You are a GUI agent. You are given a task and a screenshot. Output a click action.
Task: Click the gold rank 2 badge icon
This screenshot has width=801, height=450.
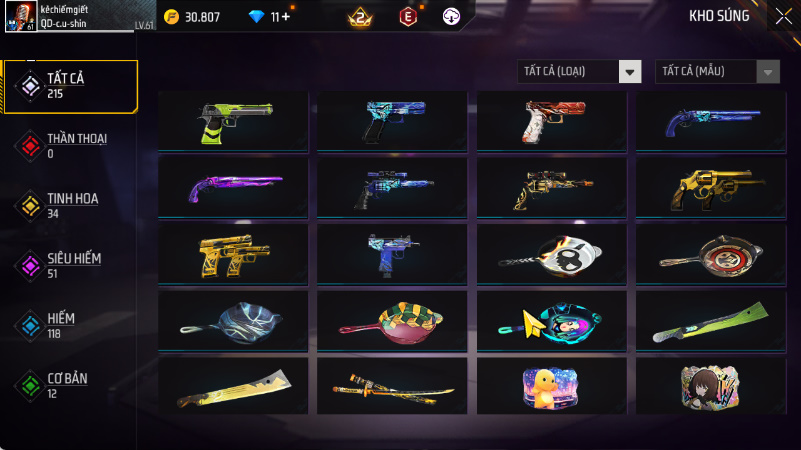[360, 17]
